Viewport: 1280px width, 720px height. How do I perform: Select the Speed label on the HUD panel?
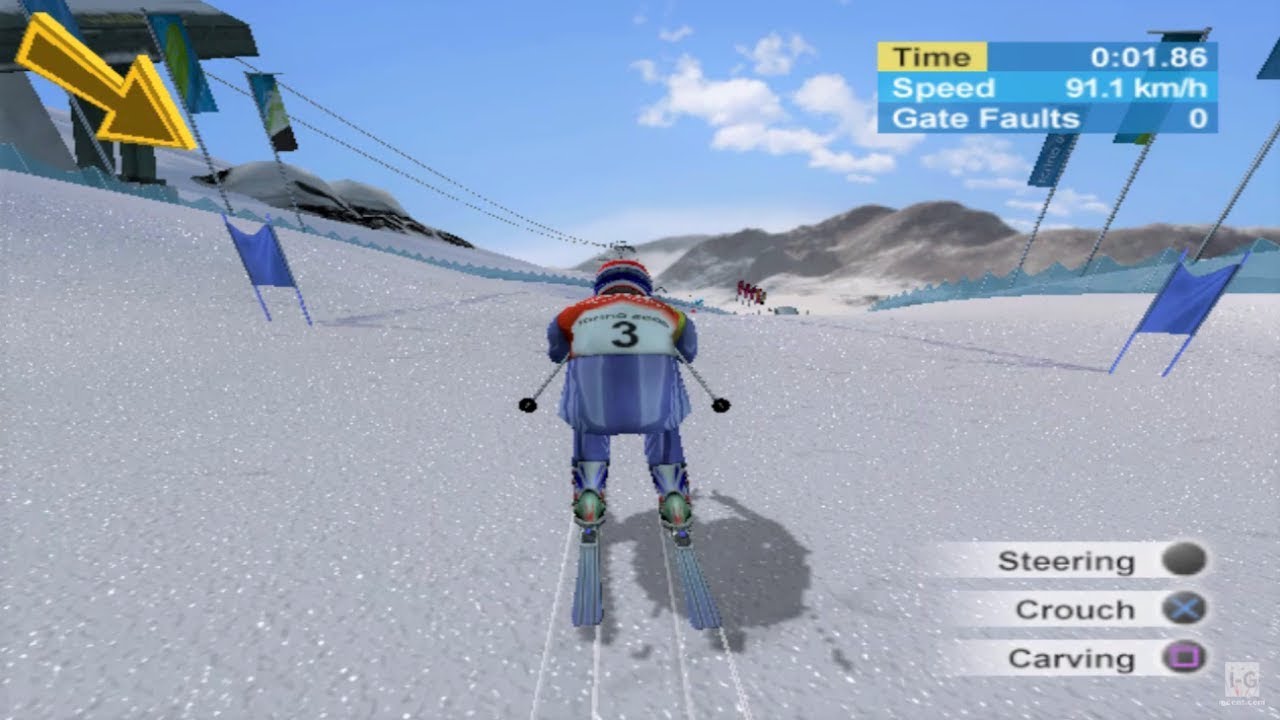coord(944,88)
